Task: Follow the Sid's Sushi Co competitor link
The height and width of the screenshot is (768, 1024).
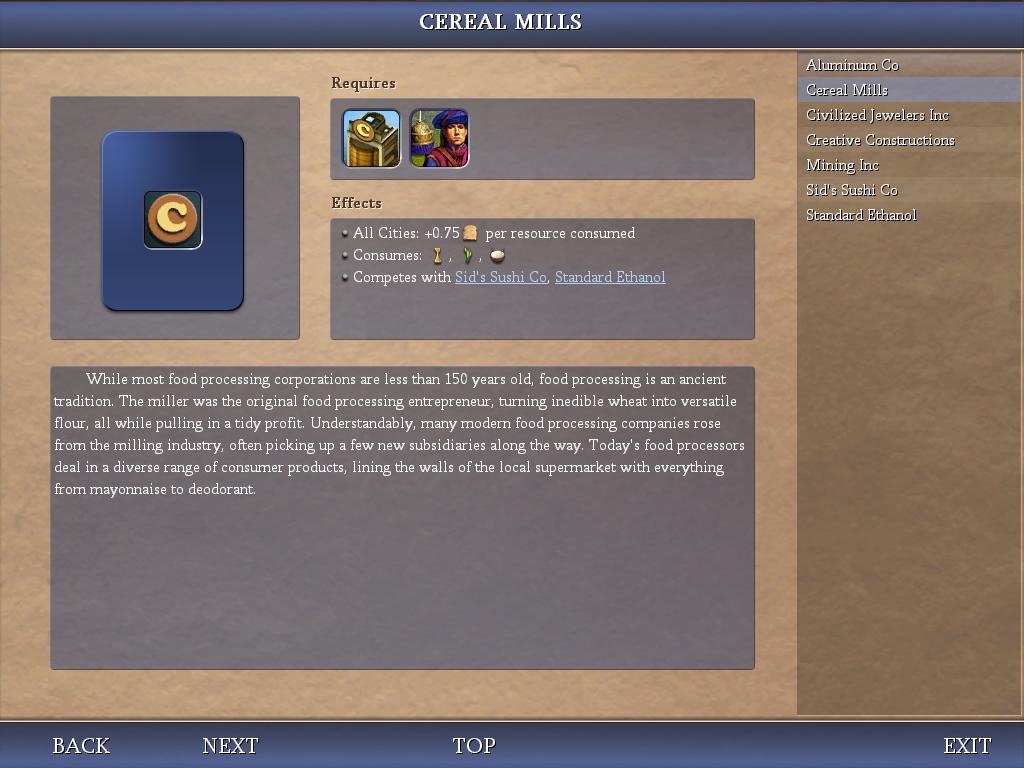Action: 500,277
